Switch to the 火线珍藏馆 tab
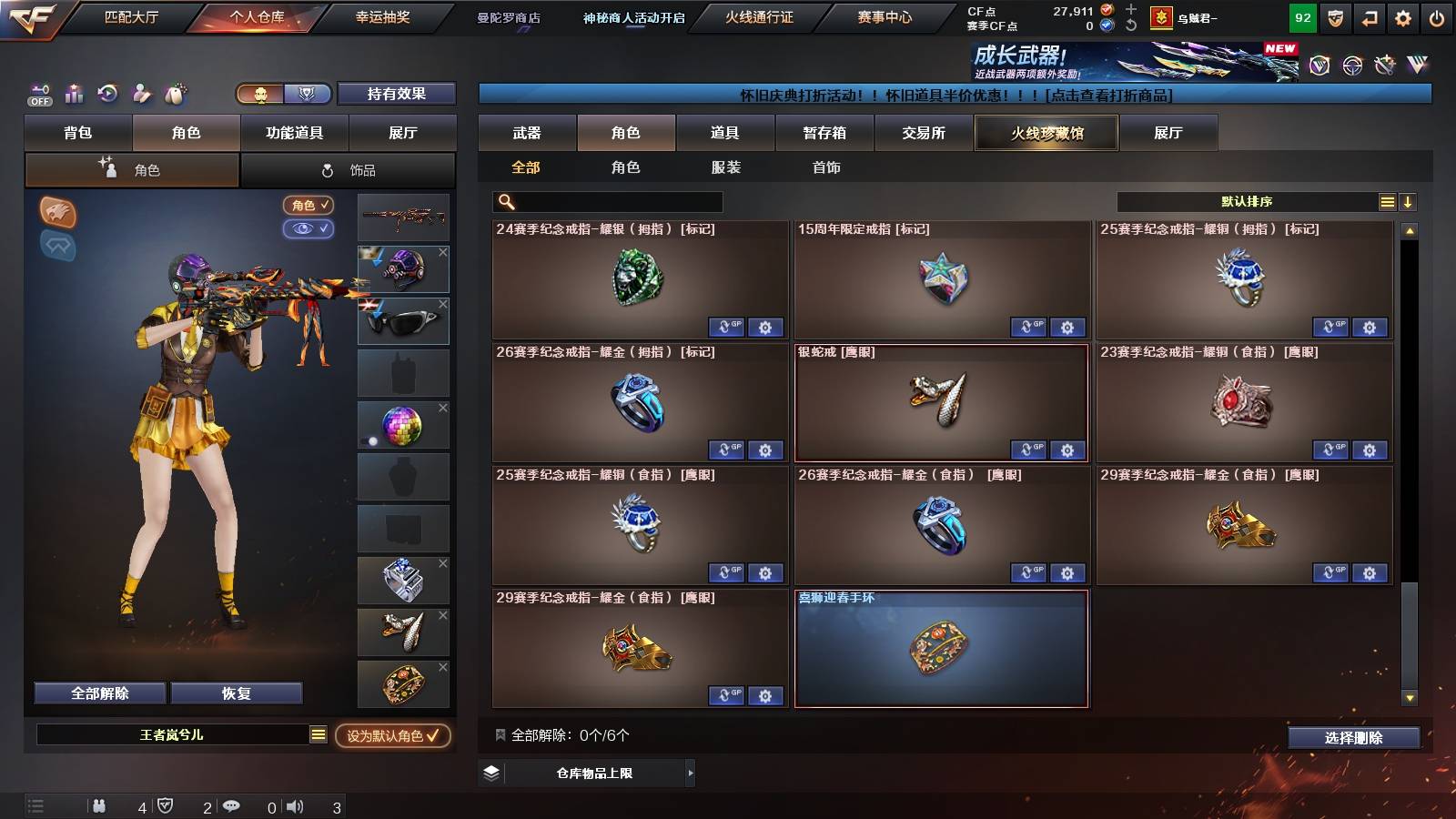This screenshot has height=819, width=1456. (x=1046, y=133)
